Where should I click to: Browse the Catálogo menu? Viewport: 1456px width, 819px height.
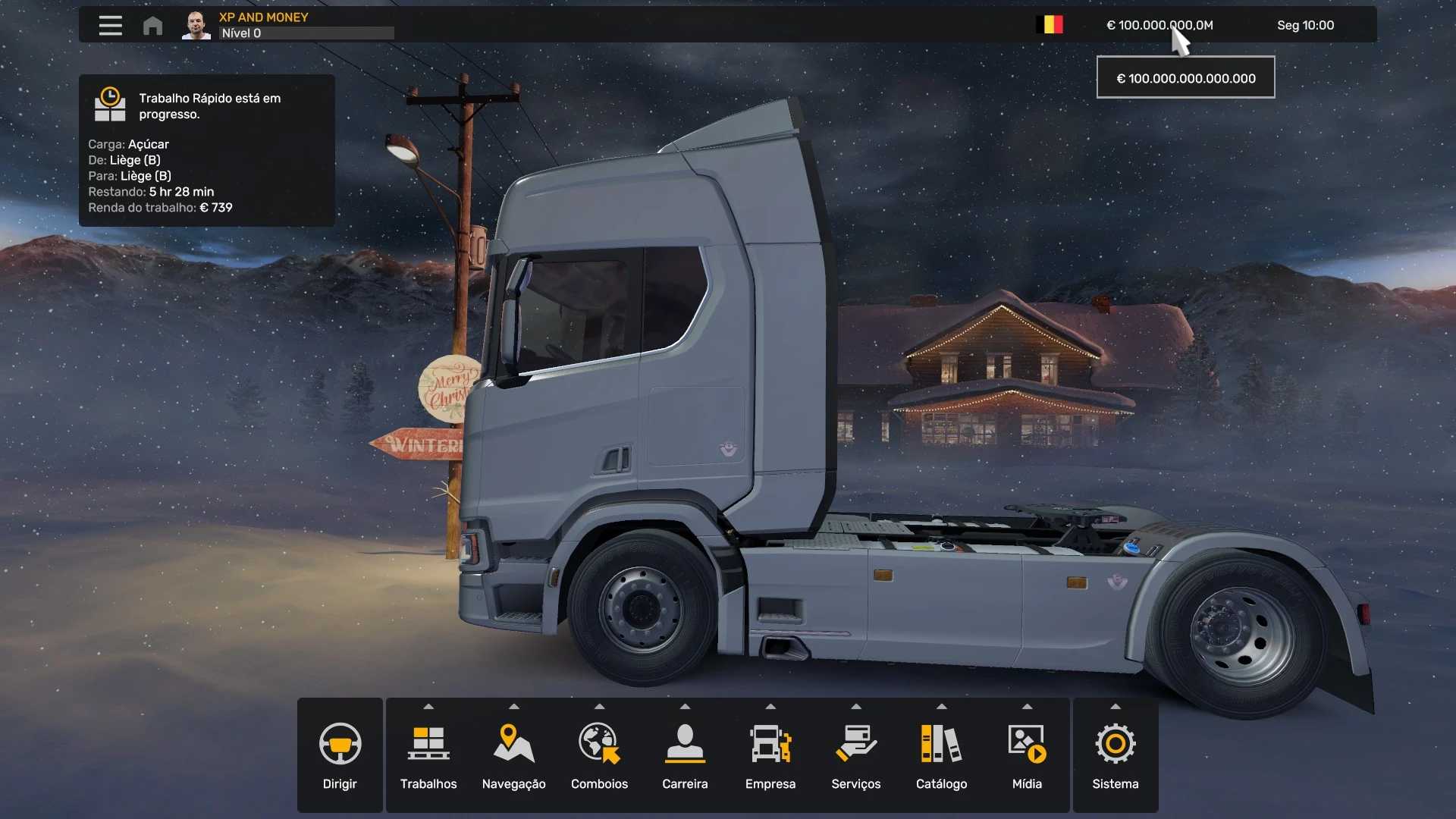941,755
